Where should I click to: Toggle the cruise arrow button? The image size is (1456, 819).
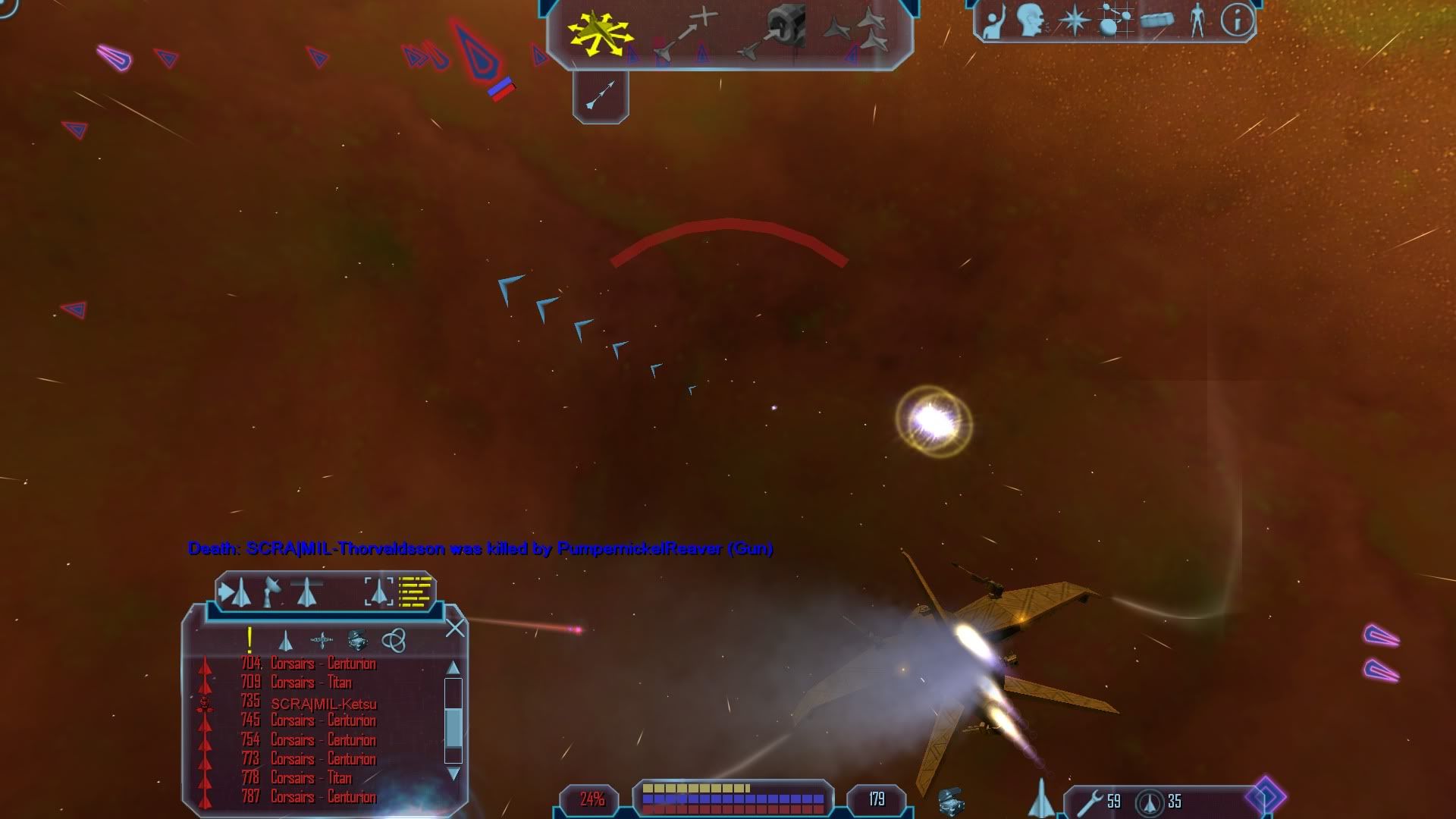click(x=601, y=96)
